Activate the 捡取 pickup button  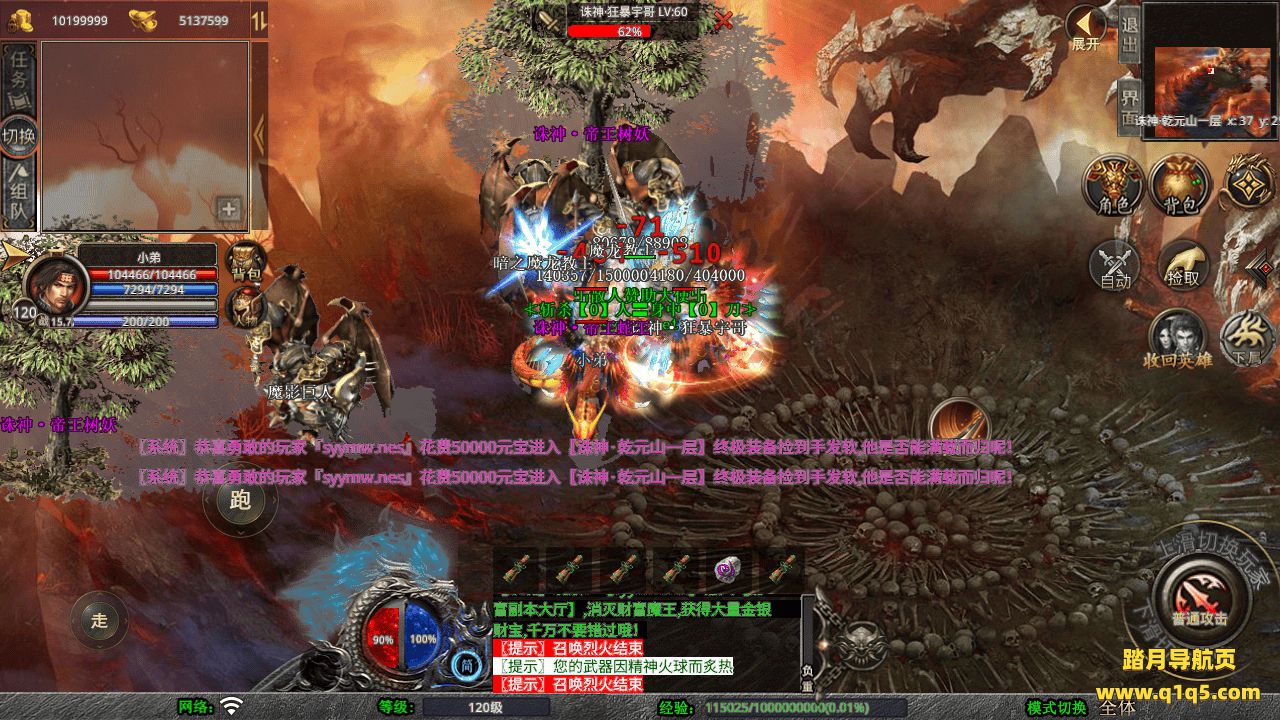click(x=1183, y=265)
